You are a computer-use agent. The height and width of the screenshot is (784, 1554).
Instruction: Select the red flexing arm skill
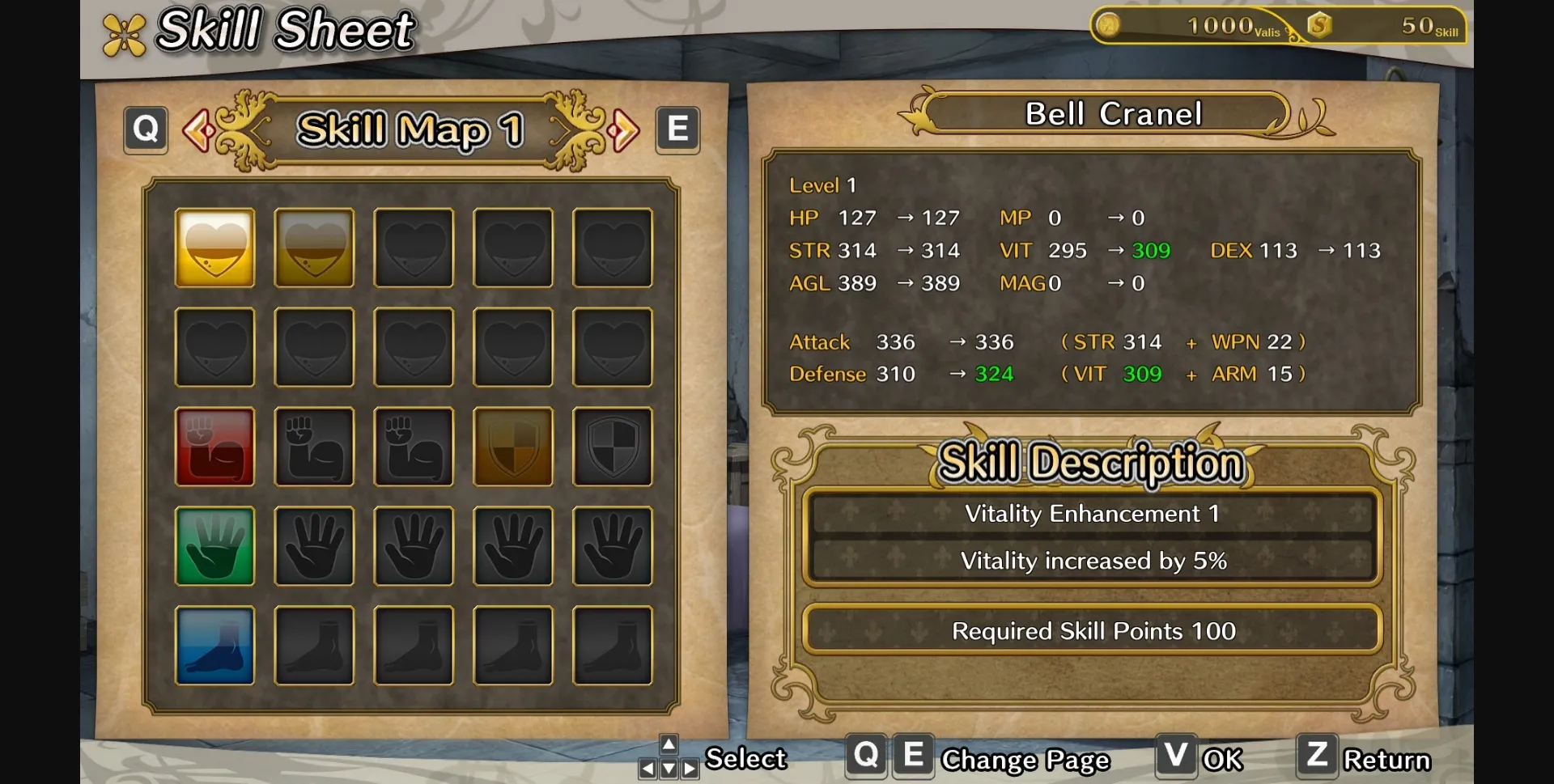(214, 447)
